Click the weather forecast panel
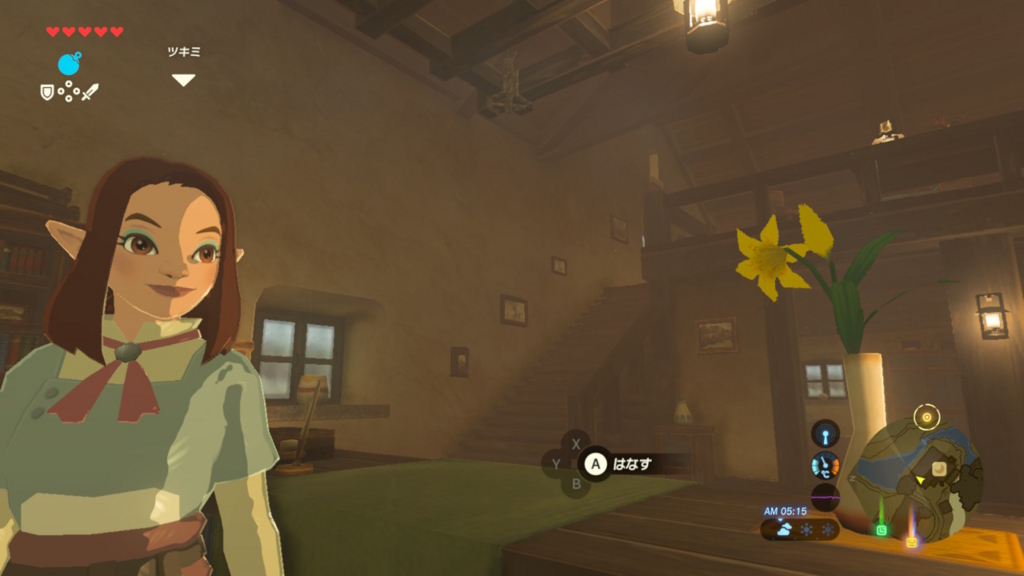1024x576 pixels. (799, 529)
